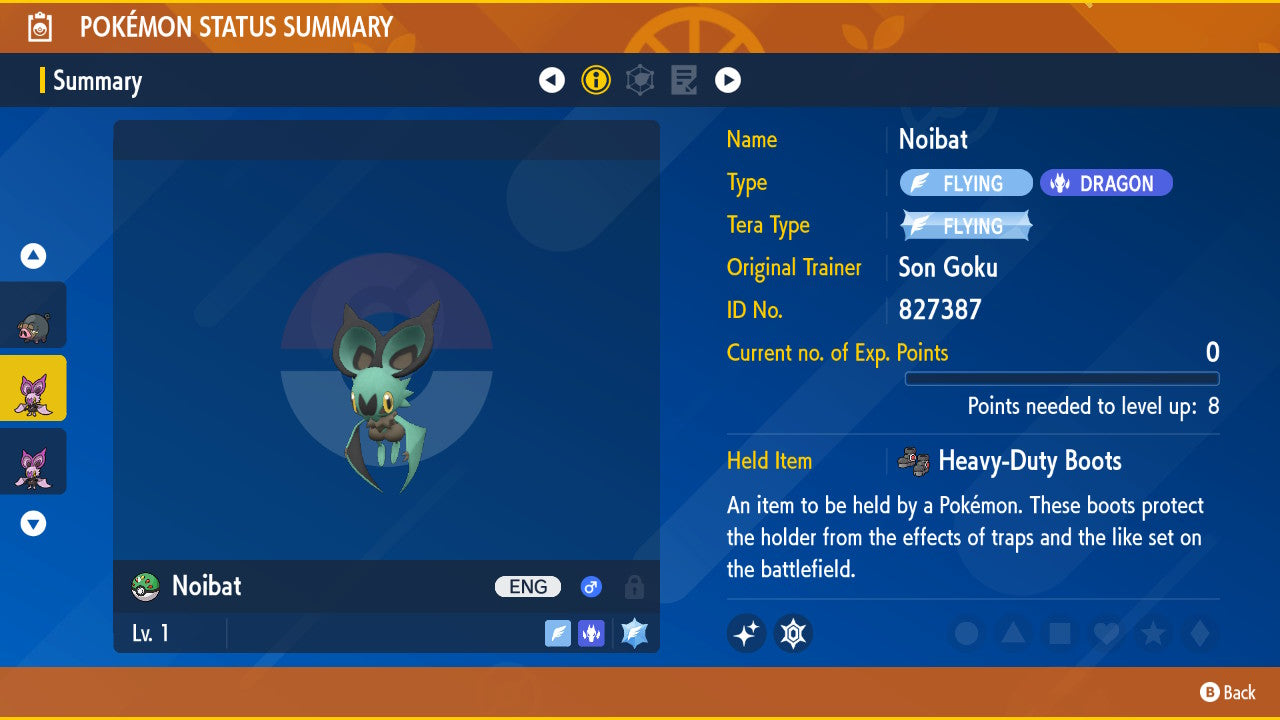
Task: Toggle the circle marking
Action: click(x=966, y=633)
